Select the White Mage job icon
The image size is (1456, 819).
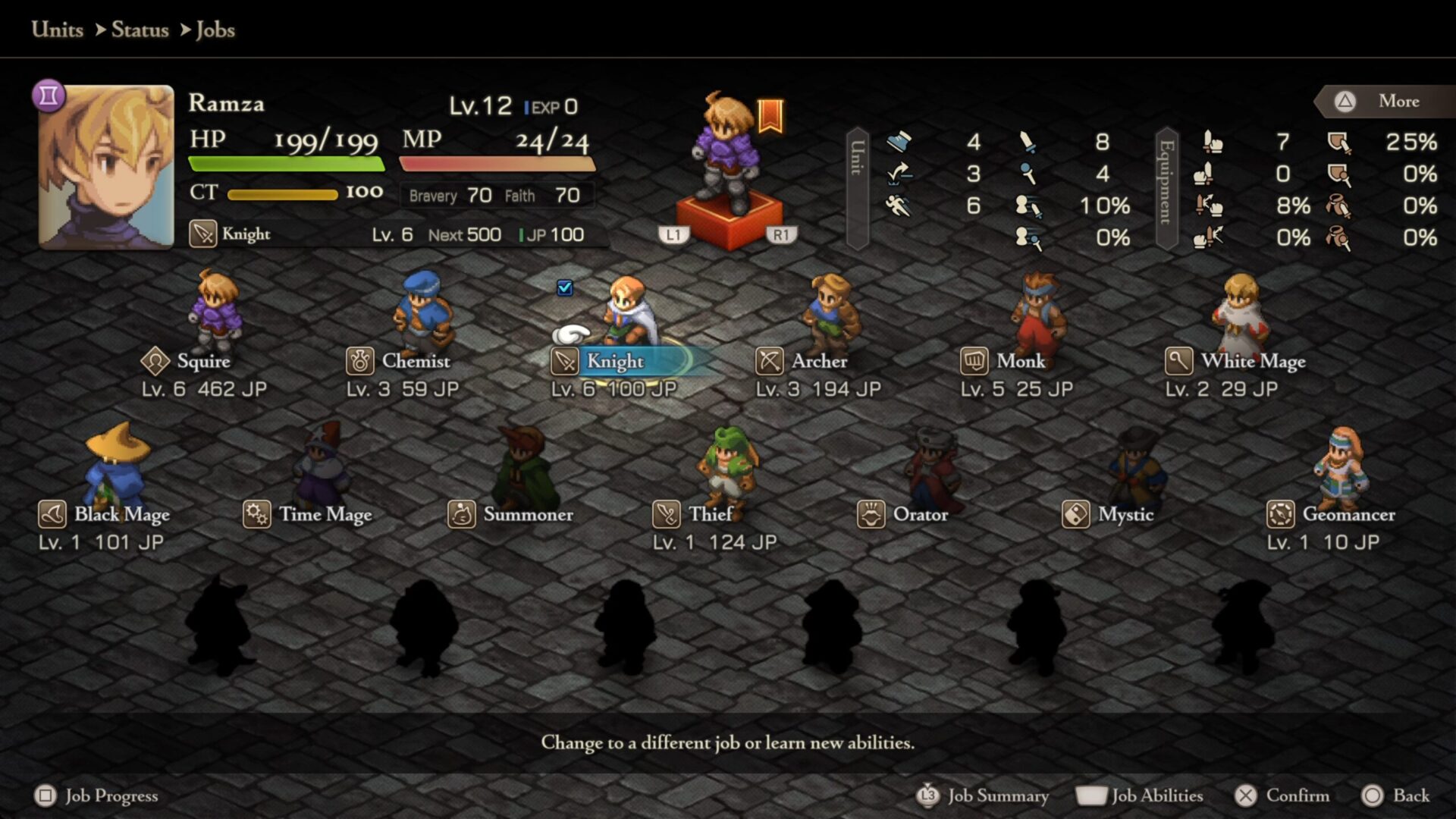[x=1179, y=362]
